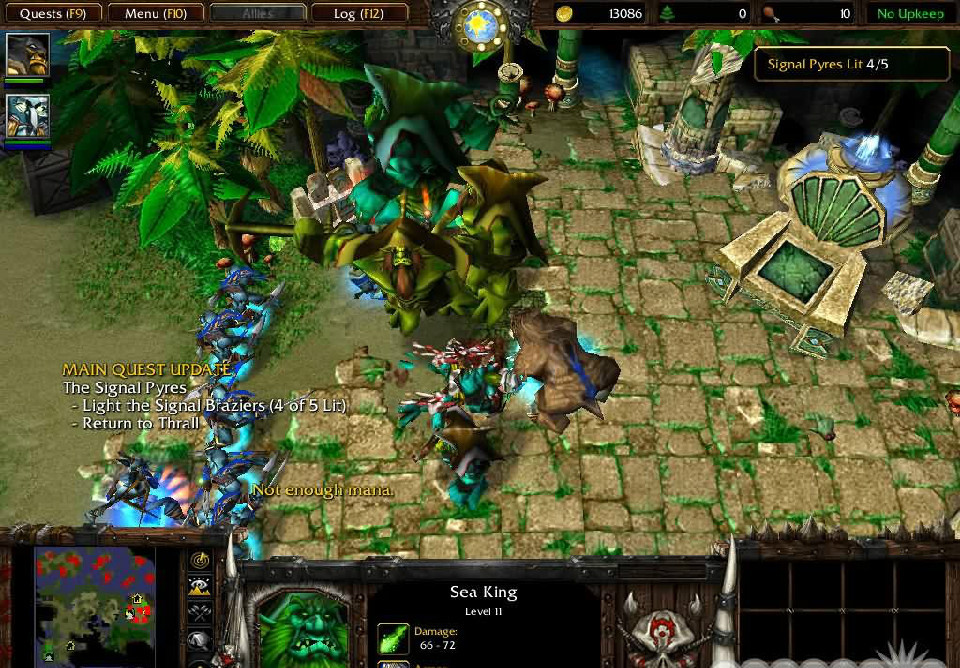Viewport: 960px width, 668px height.
Task: Click the Signal Pyres Lit objective tracker
Action: pyautogui.click(x=851, y=64)
